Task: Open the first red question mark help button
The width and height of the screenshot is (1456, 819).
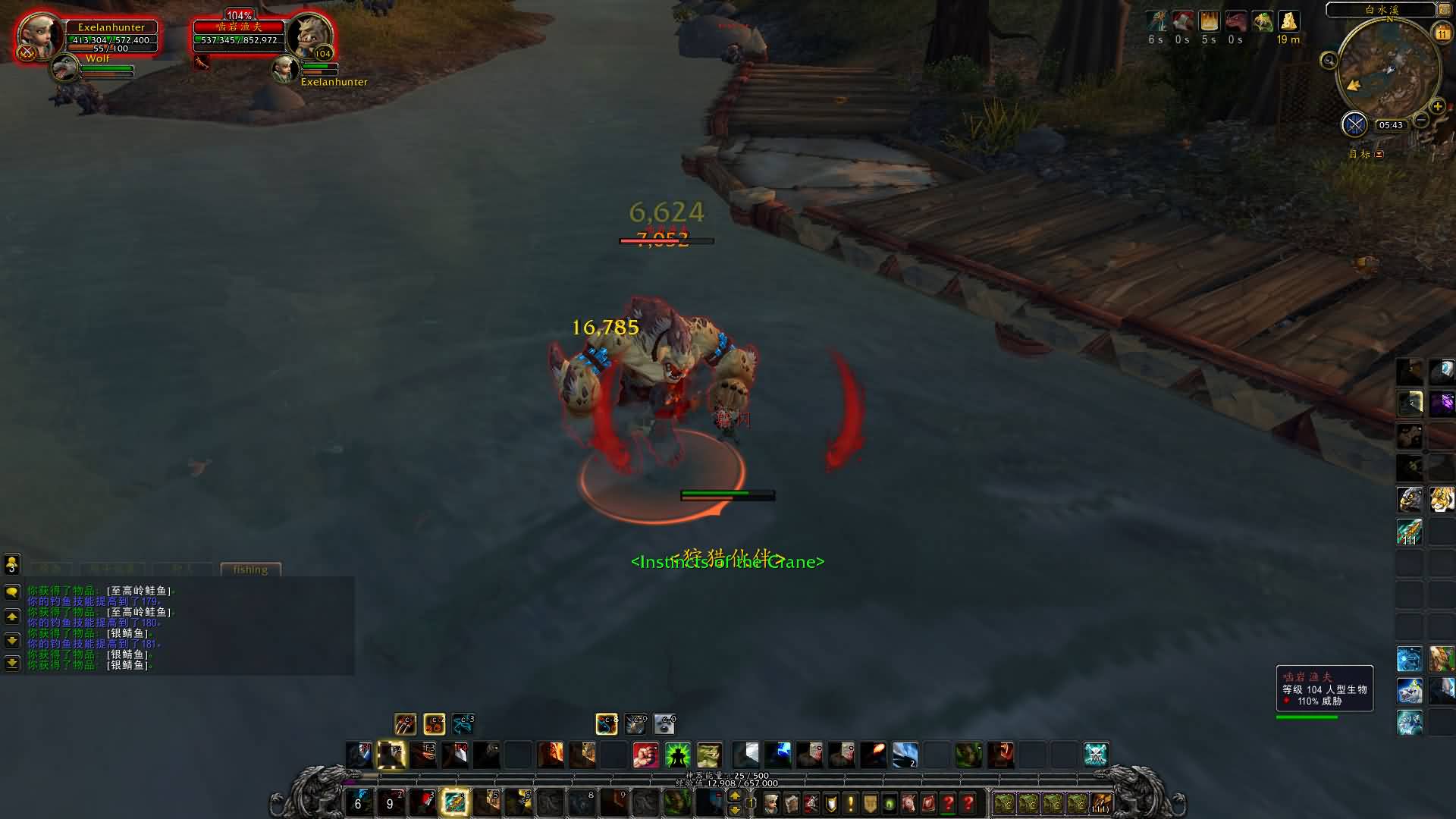Action: [x=949, y=803]
